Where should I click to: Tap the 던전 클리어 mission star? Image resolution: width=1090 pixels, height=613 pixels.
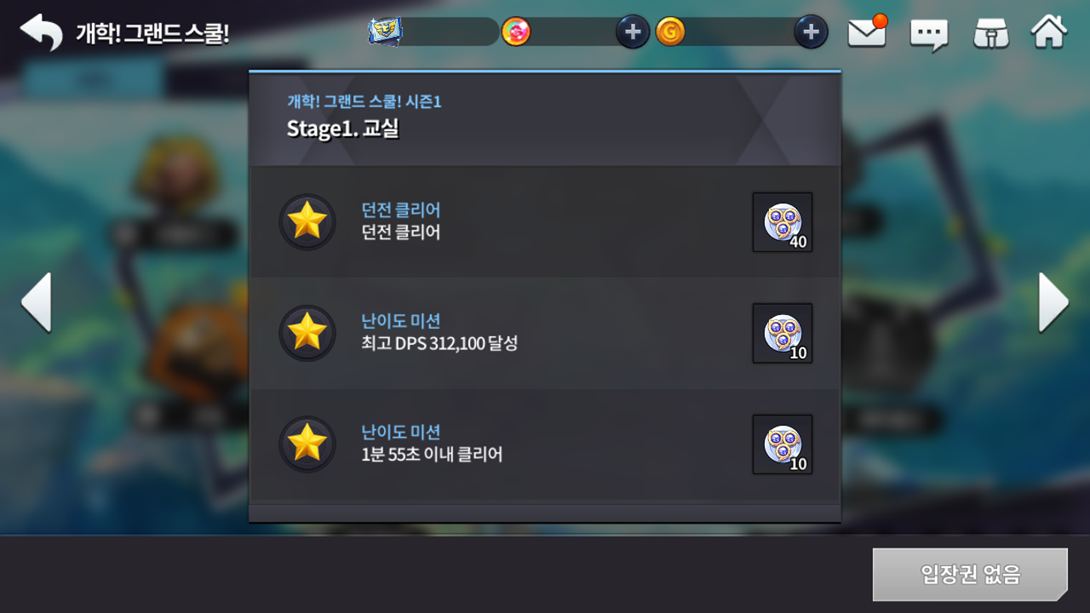(x=307, y=221)
